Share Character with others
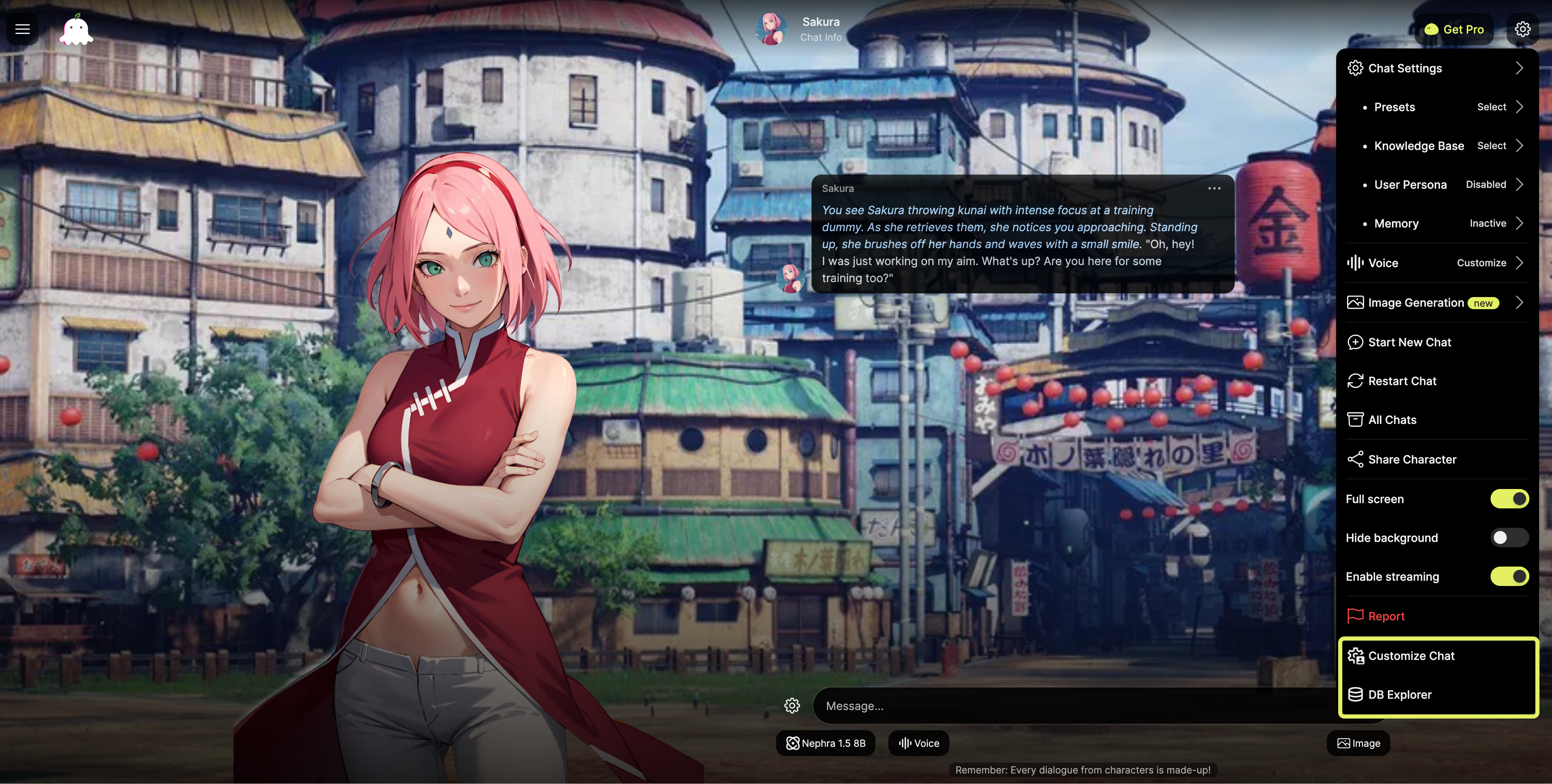 tap(1412, 459)
